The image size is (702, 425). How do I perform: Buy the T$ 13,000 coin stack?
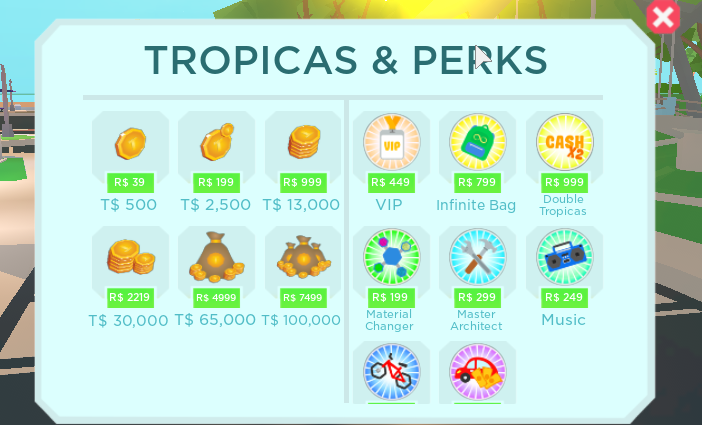302,181
